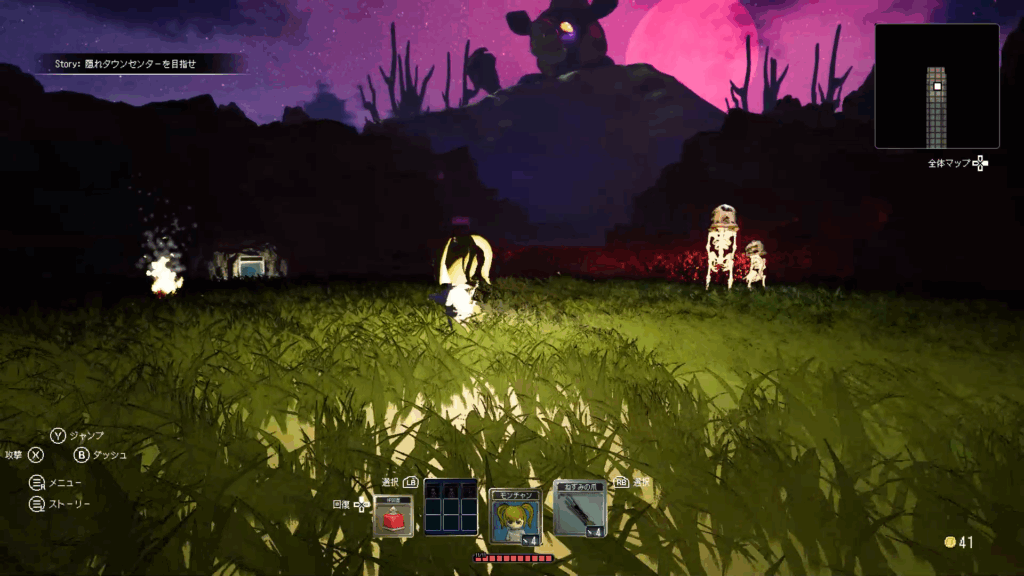Open the dark nine-slot party grid
This screenshot has height=576, width=1024.
tap(450, 507)
